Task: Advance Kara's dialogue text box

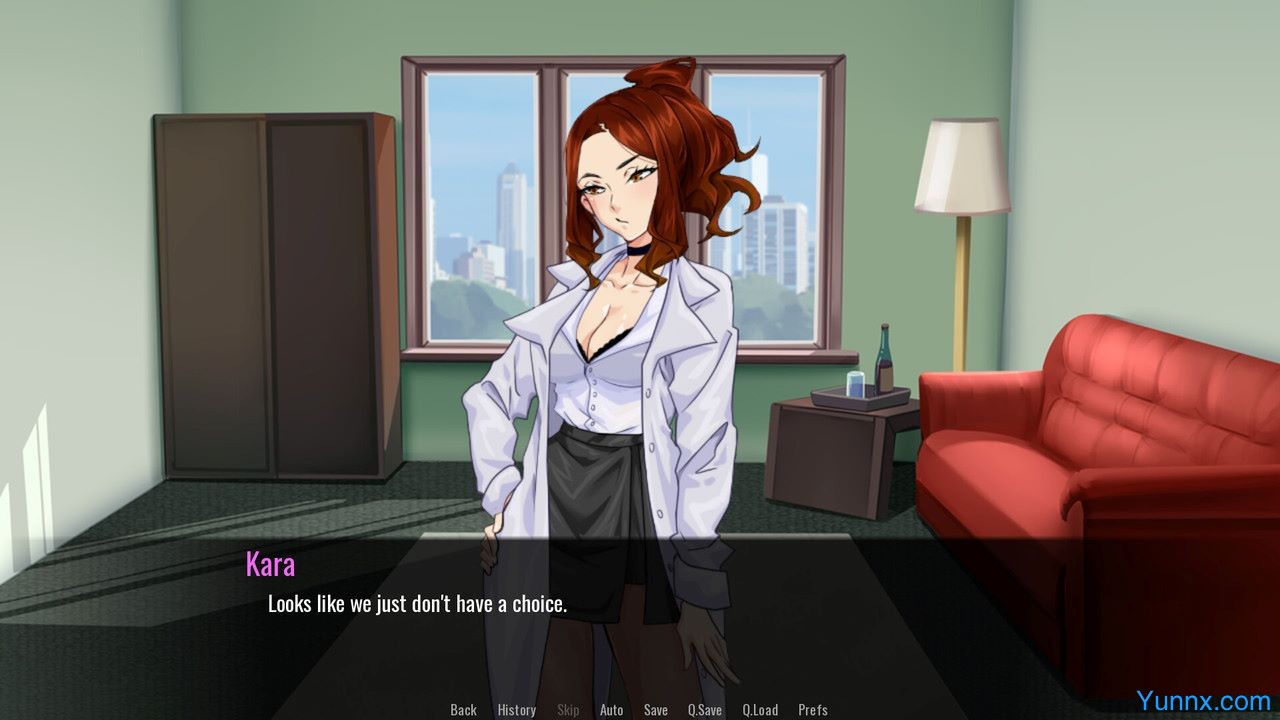Action: tap(640, 610)
